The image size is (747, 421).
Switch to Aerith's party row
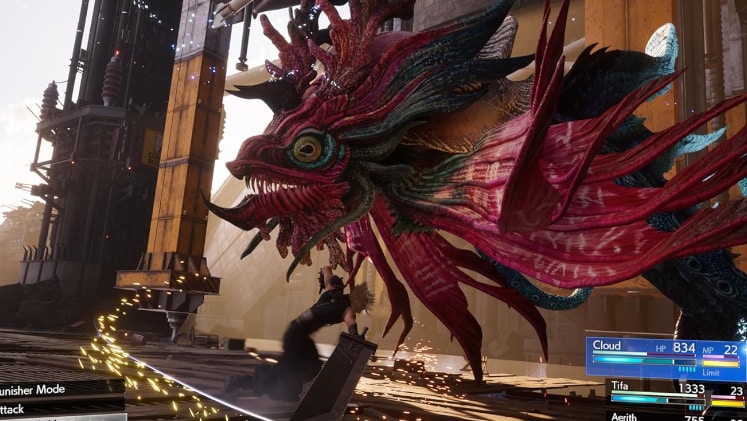tap(675, 415)
